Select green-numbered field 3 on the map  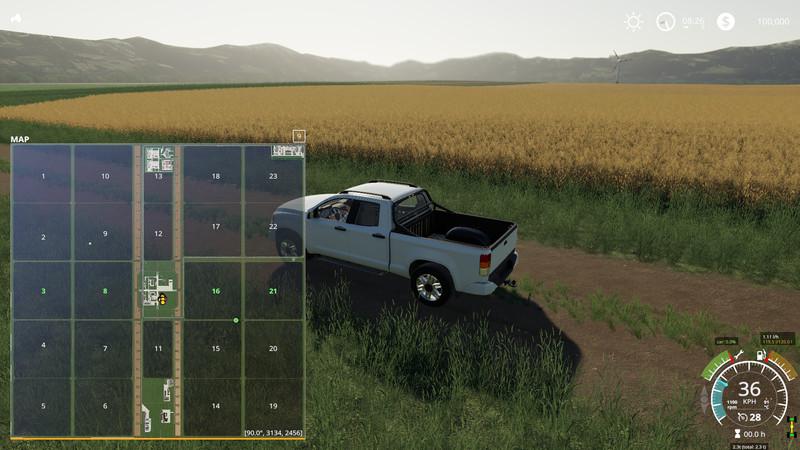(43, 290)
